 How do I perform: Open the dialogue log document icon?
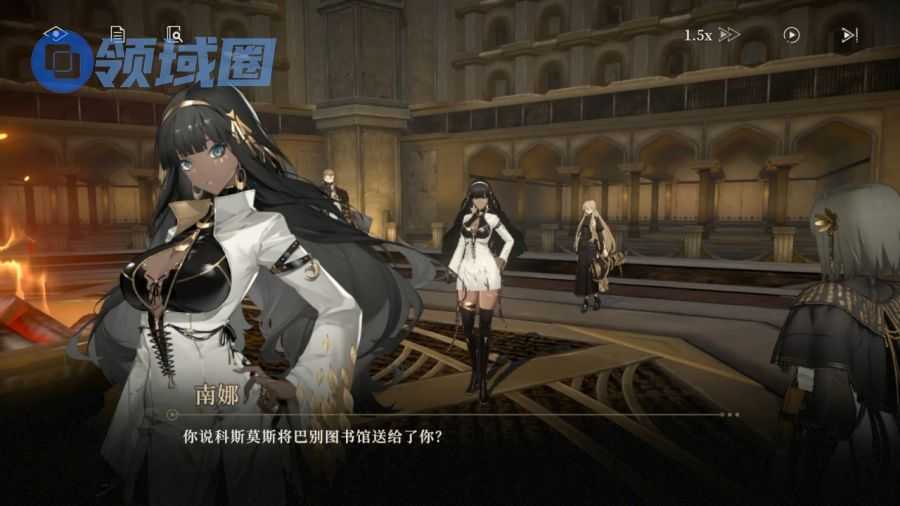(x=117, y=33)
